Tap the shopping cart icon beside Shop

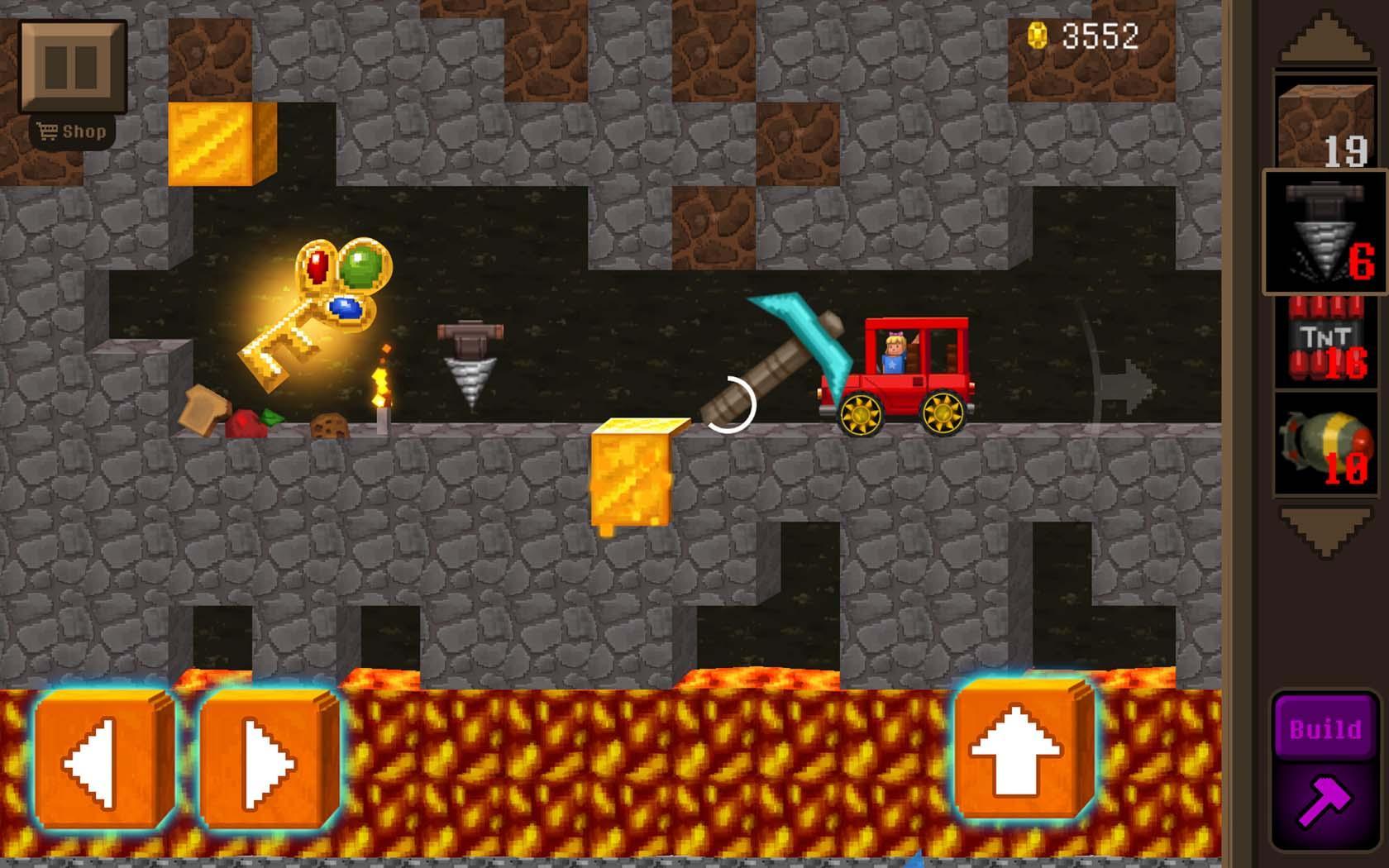click(x=47, y=130)
